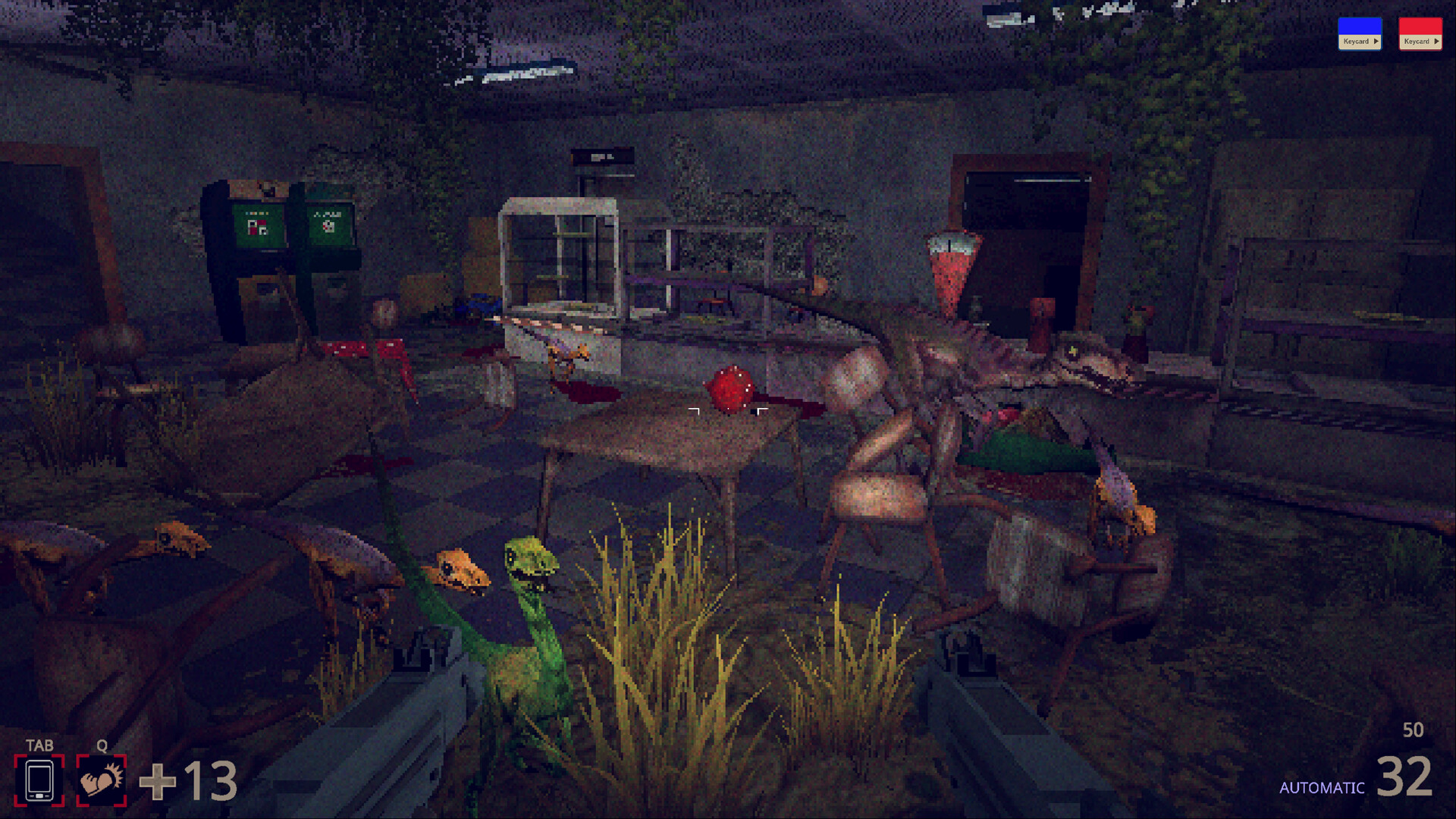Click the crosshair at screen center

tap(726, 409)
